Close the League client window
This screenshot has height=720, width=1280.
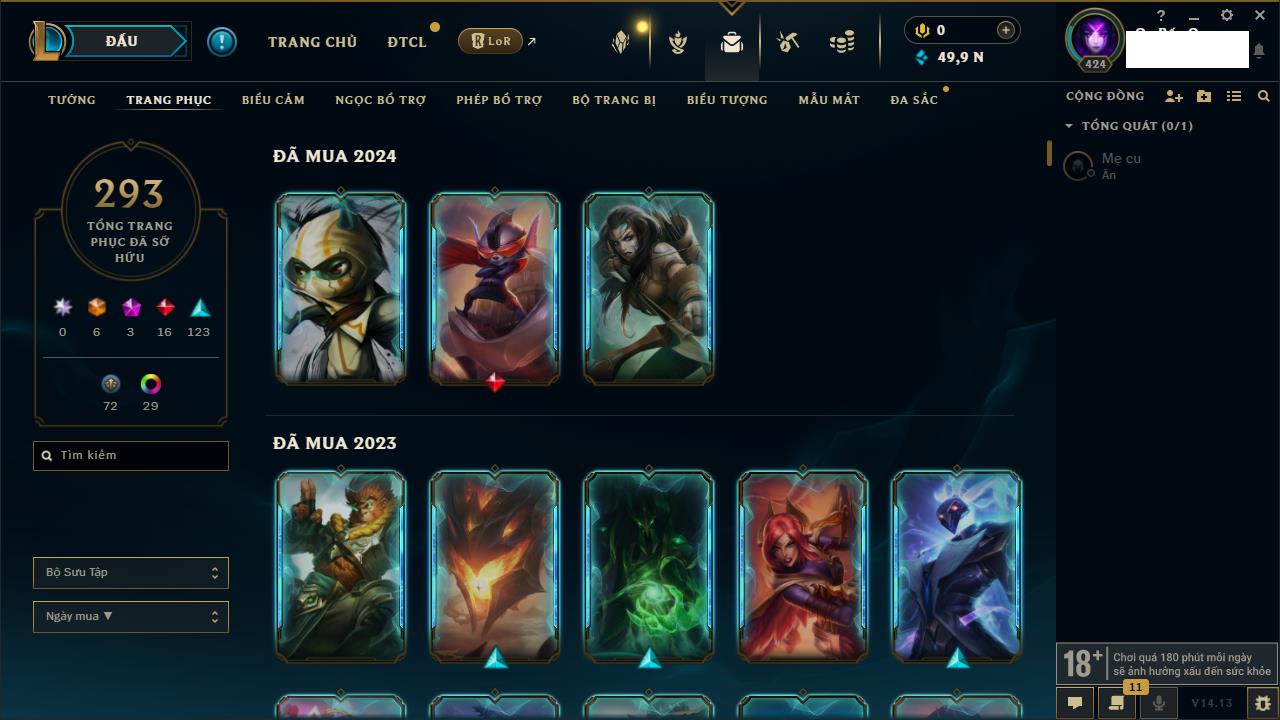tap(1260, 16)
